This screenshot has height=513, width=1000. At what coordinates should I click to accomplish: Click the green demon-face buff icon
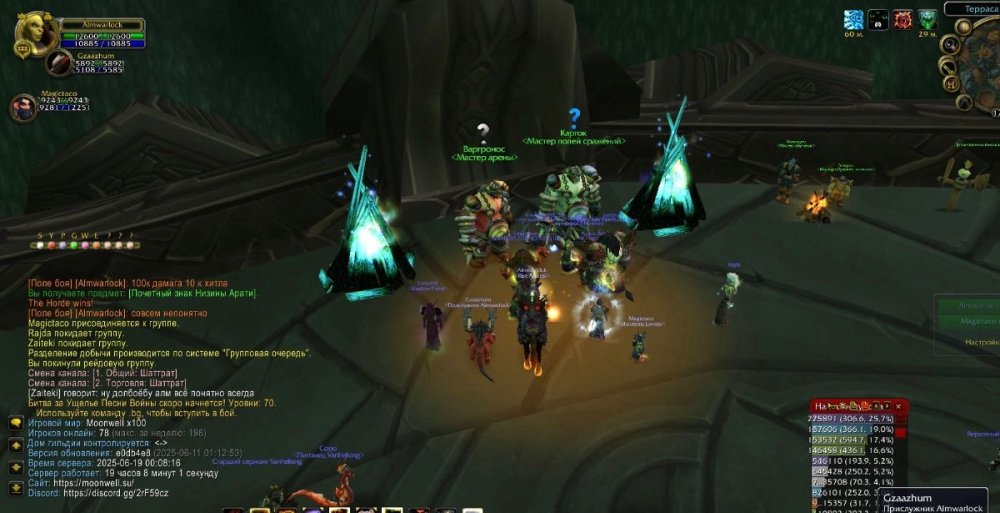[x=928, y=19]
